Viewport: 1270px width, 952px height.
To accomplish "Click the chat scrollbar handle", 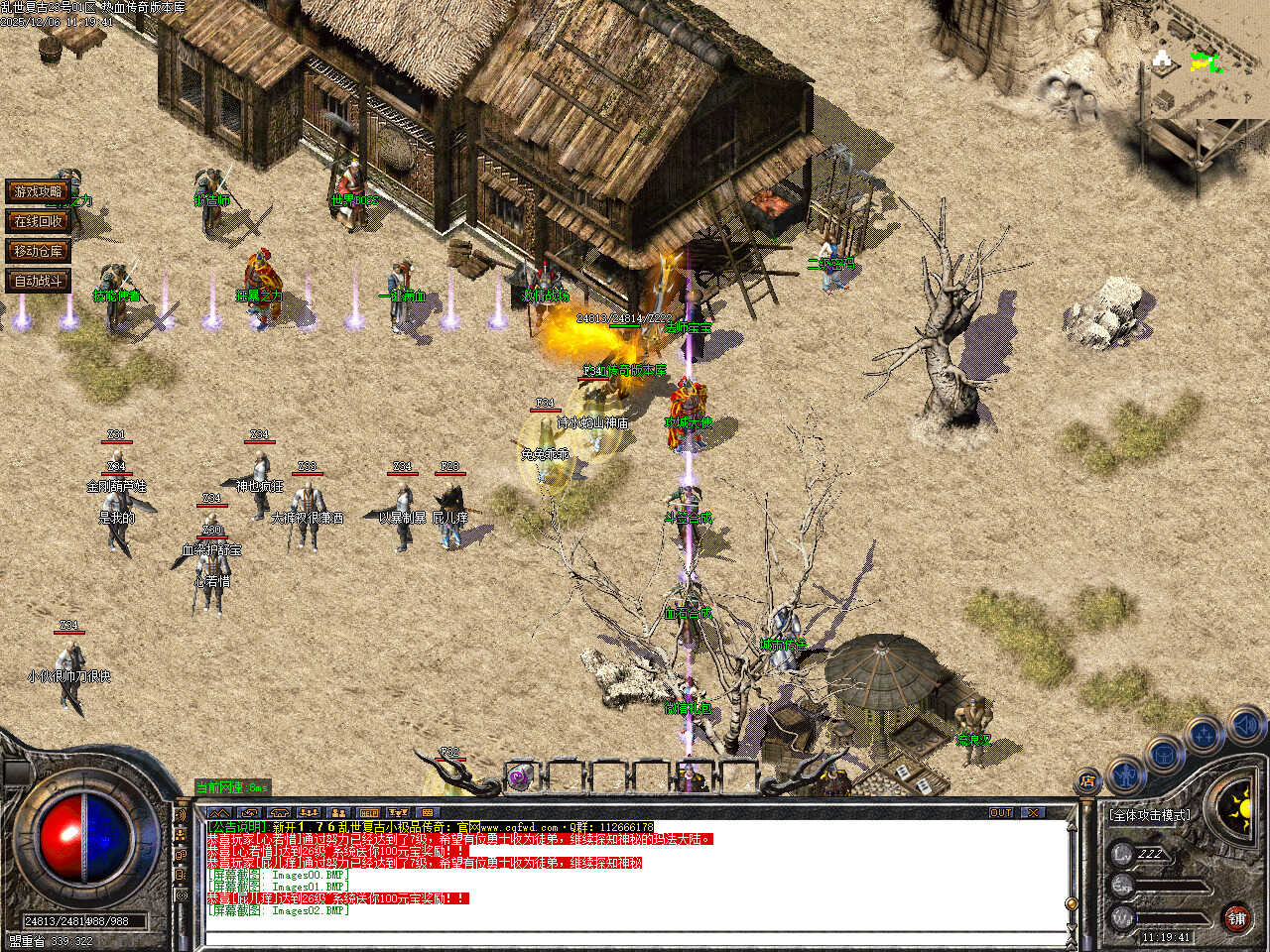I will 1071,904.
